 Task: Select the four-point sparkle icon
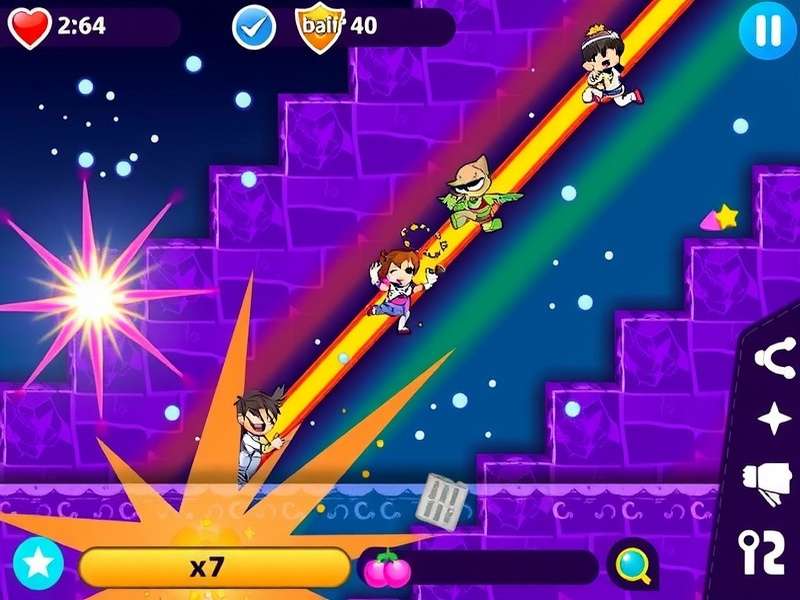point(775,419)
